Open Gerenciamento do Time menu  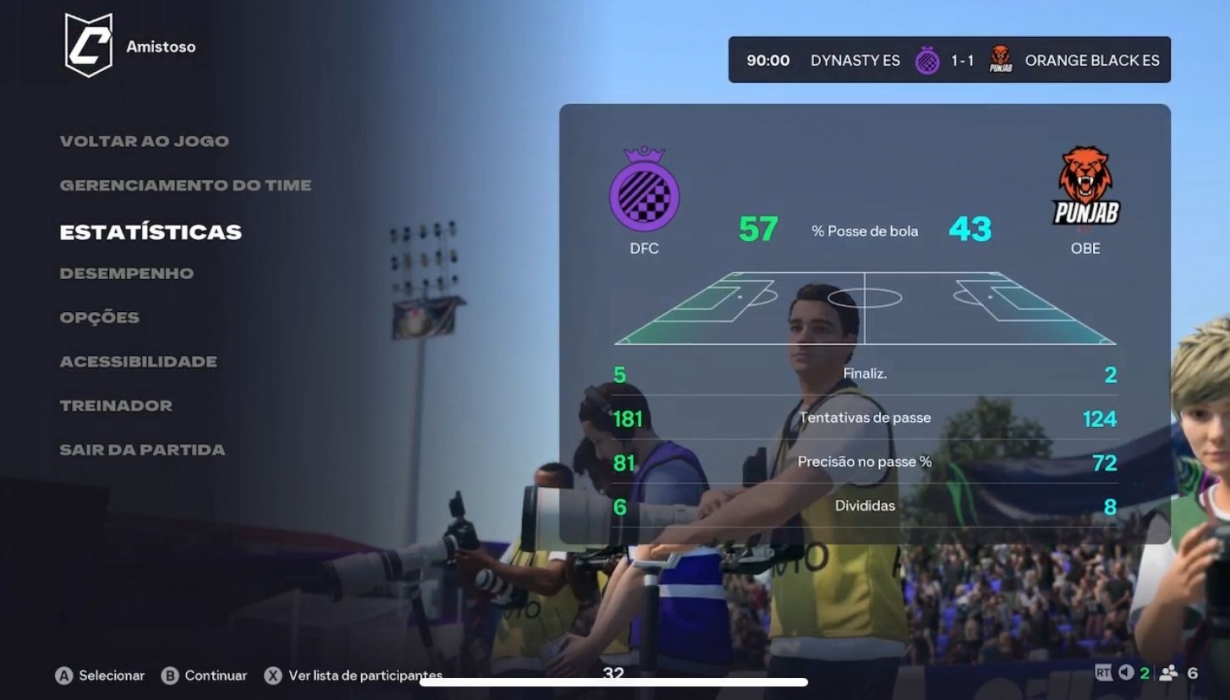185,185
